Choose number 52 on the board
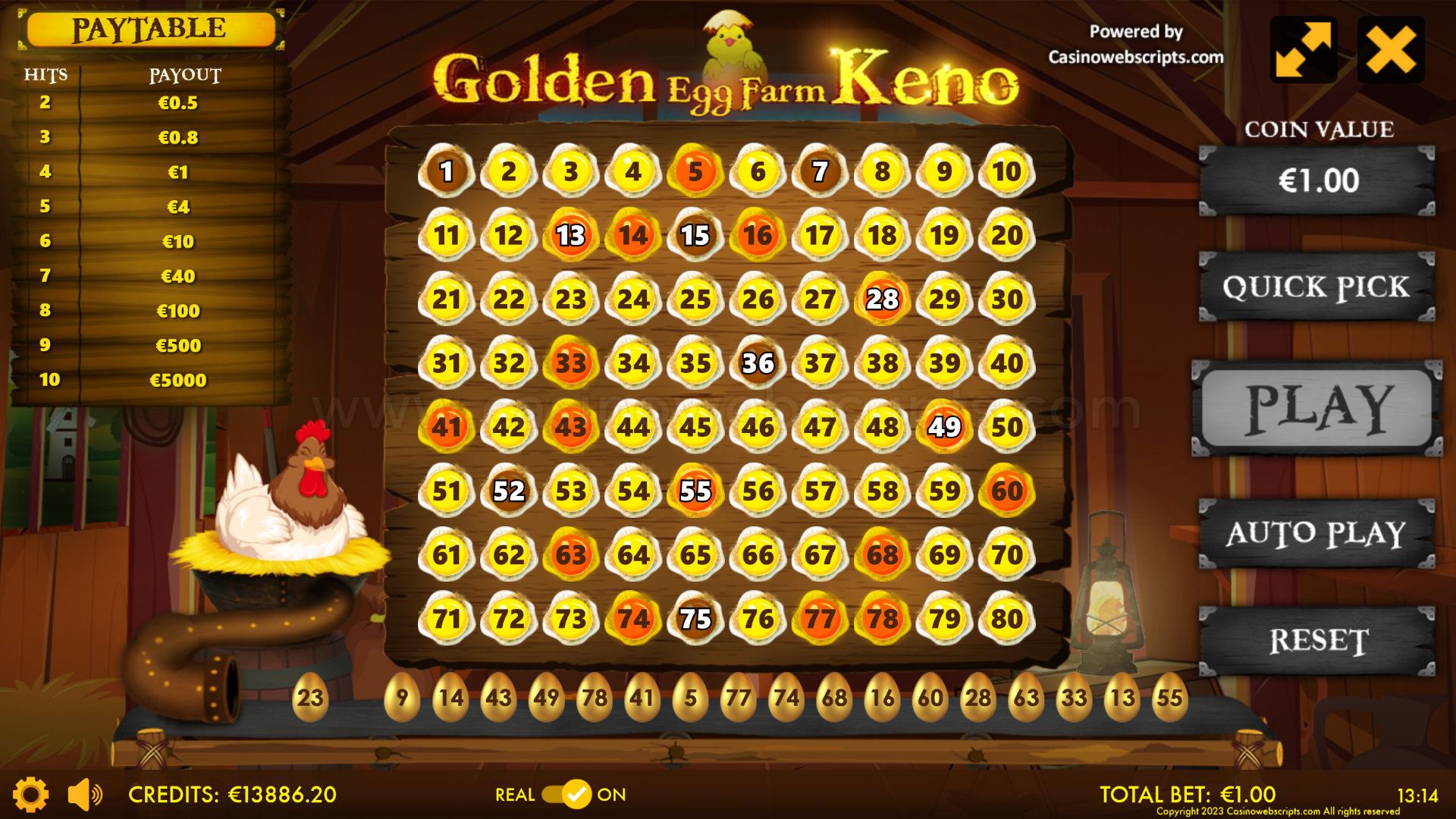Screen dimensions: 1456x819 tap(509, 491)
